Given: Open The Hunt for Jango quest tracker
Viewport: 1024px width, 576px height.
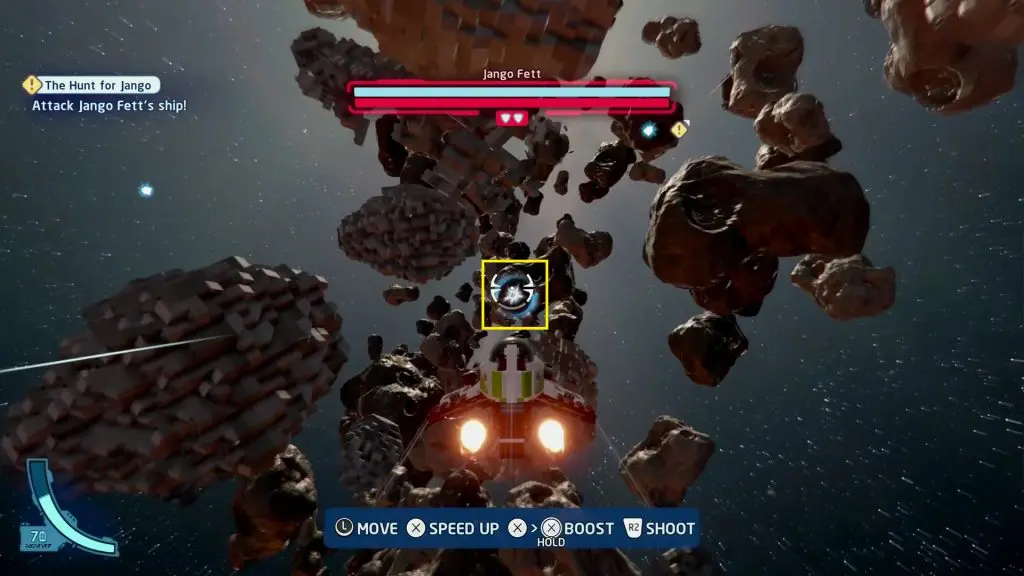Looking at the screenshot, I should tap(92, 86).
